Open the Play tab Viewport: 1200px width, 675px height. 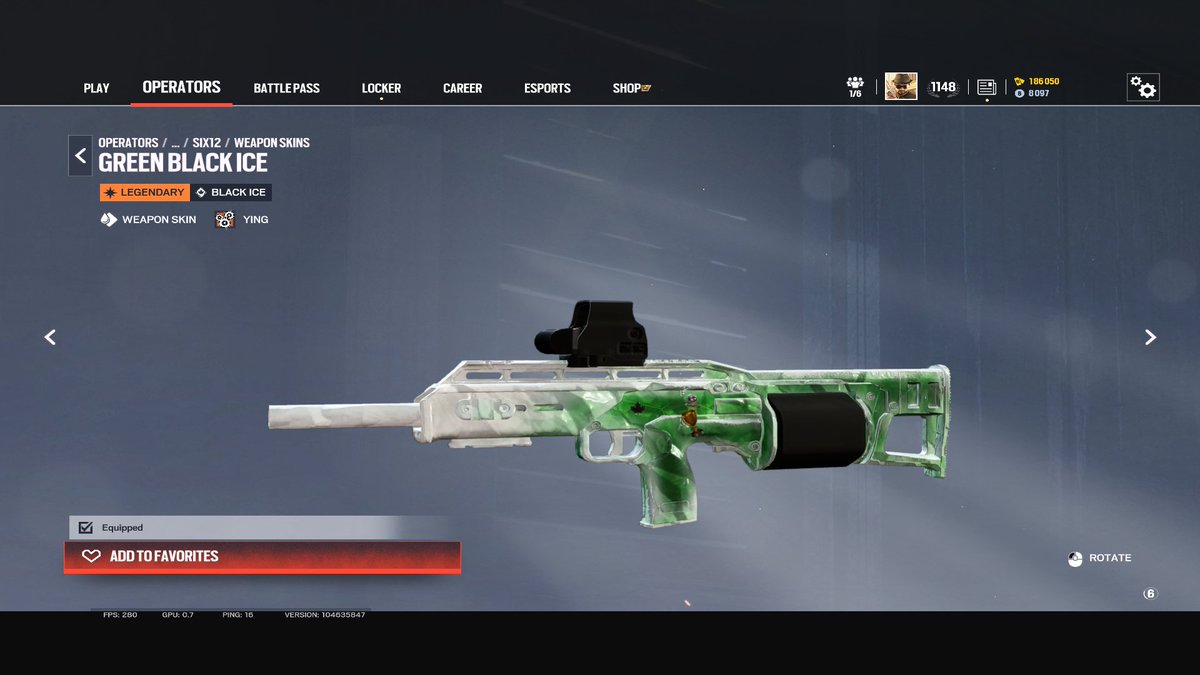(96, 88)
